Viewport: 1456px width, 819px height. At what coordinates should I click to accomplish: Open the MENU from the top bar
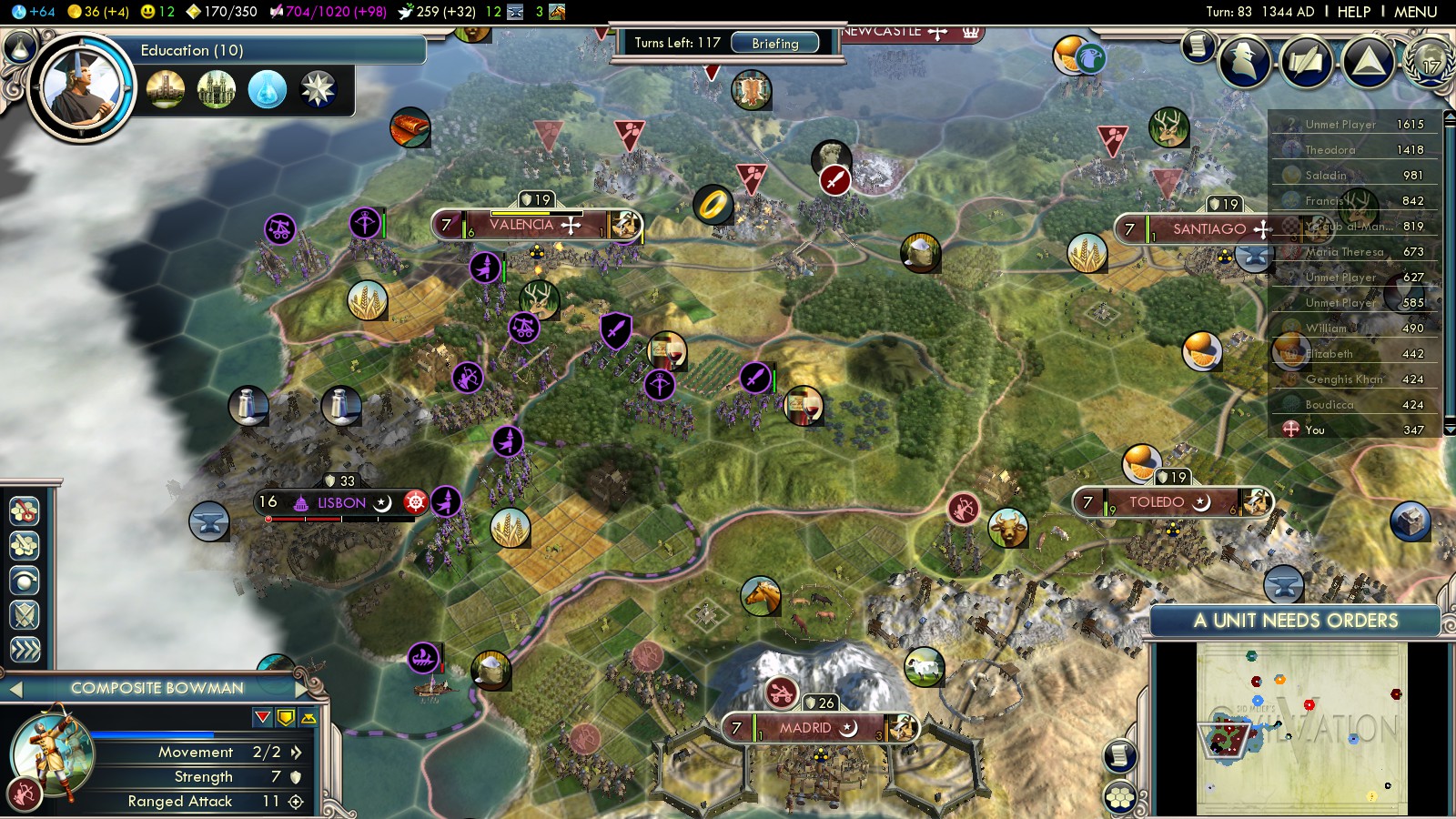1415,12
